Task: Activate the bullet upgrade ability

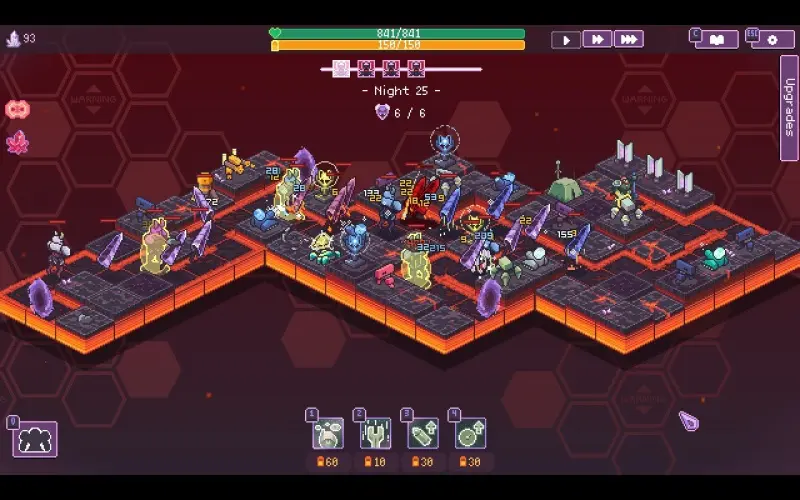Action: [423, 433]
